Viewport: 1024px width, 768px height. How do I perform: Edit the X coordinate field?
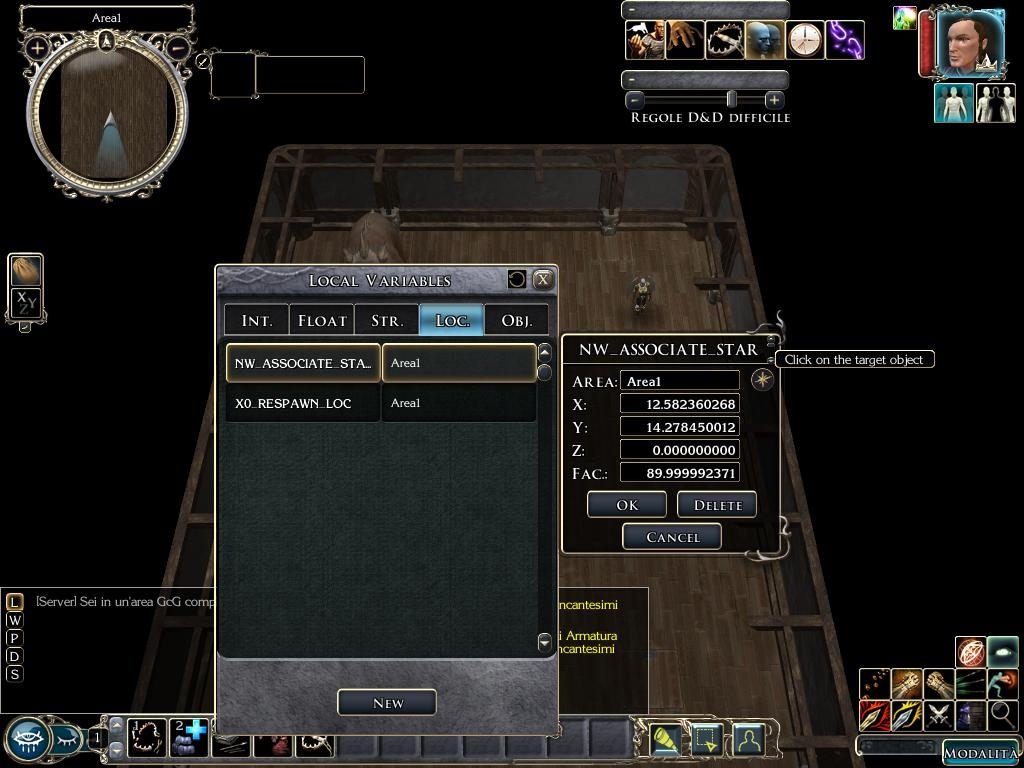tap(680, 404)
